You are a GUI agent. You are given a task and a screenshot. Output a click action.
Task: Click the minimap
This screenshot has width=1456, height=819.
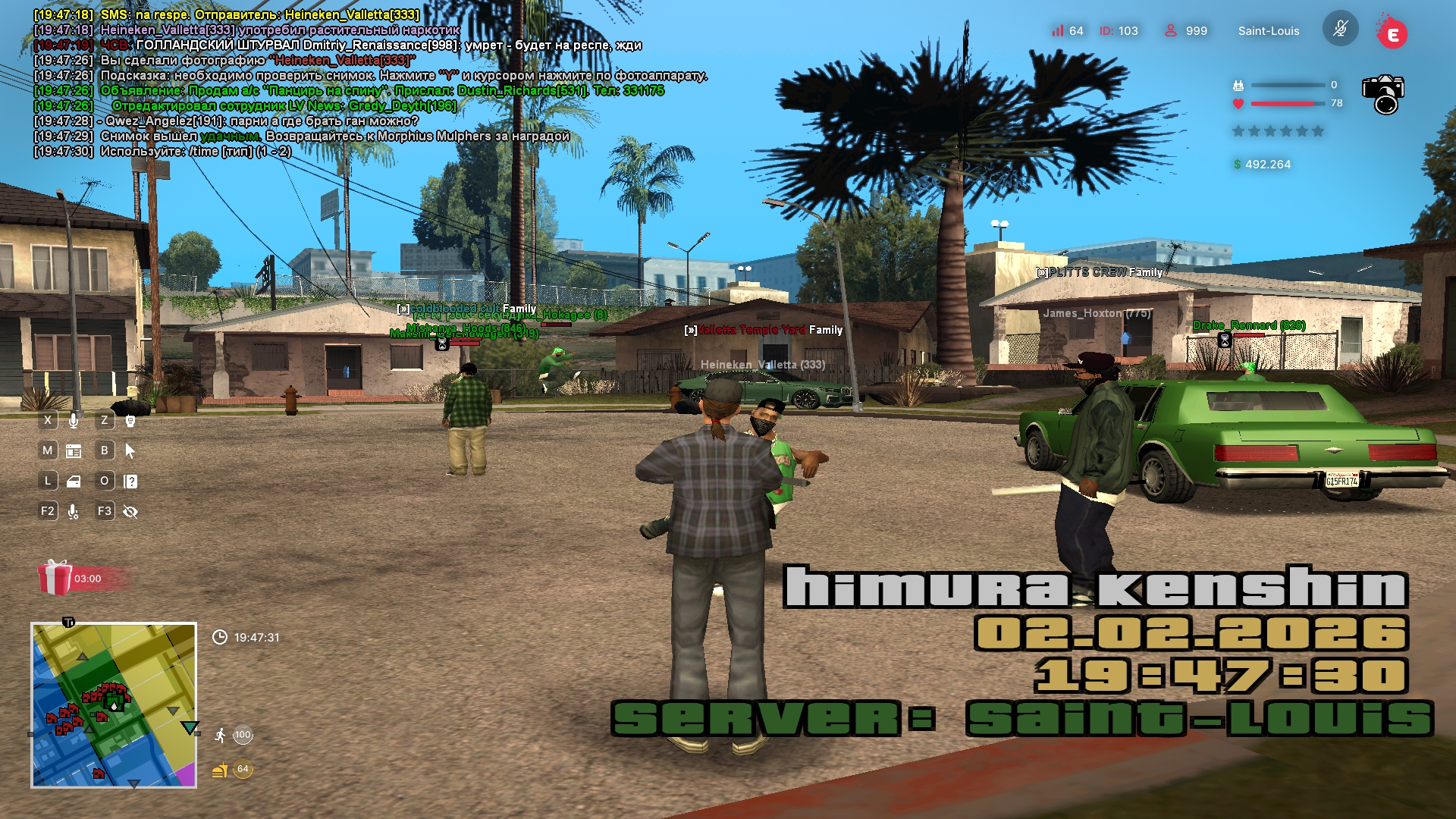(x=114, y=705)
